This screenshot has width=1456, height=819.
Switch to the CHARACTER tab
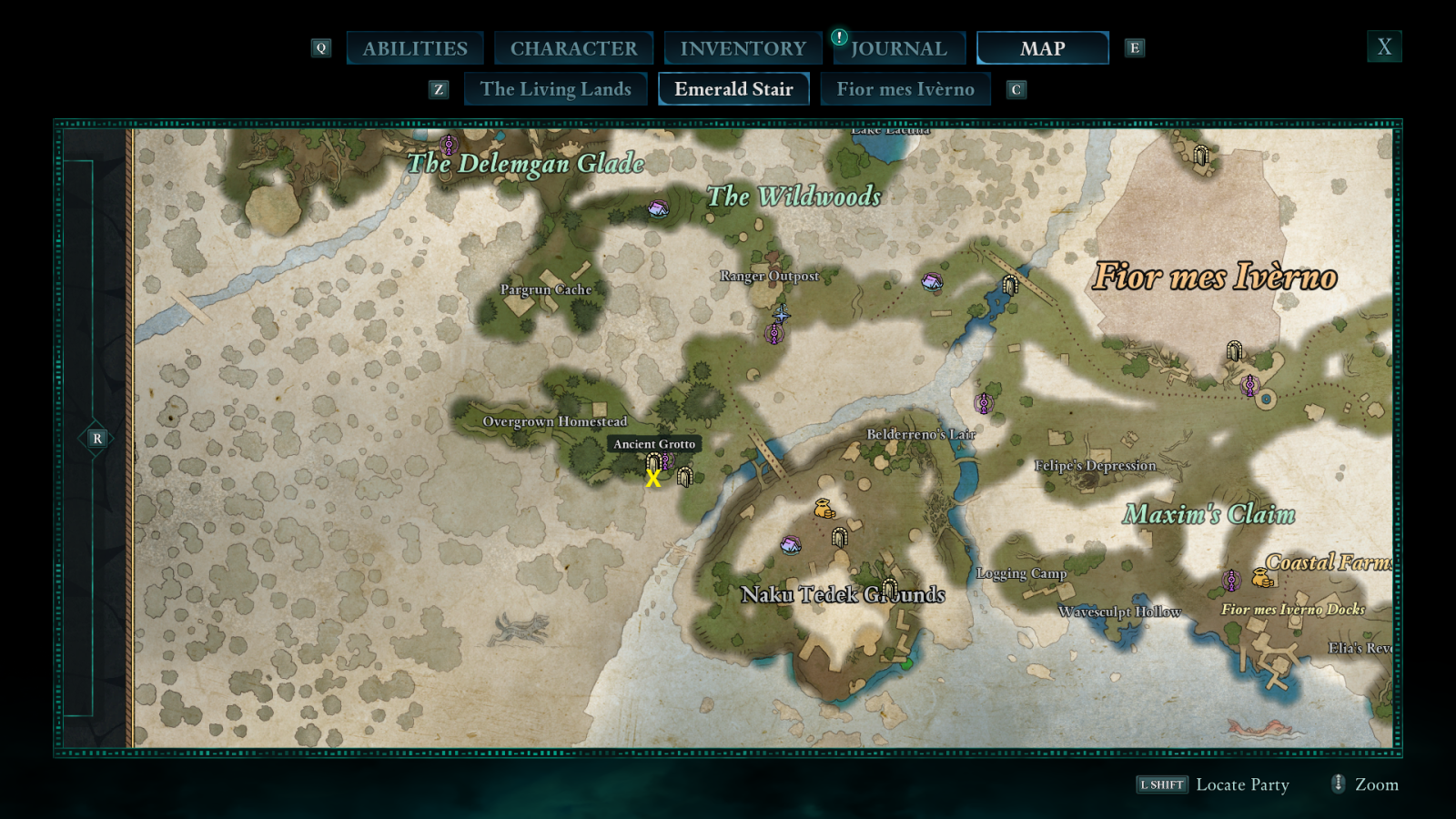pyautogui.click(x=573, y=47)
